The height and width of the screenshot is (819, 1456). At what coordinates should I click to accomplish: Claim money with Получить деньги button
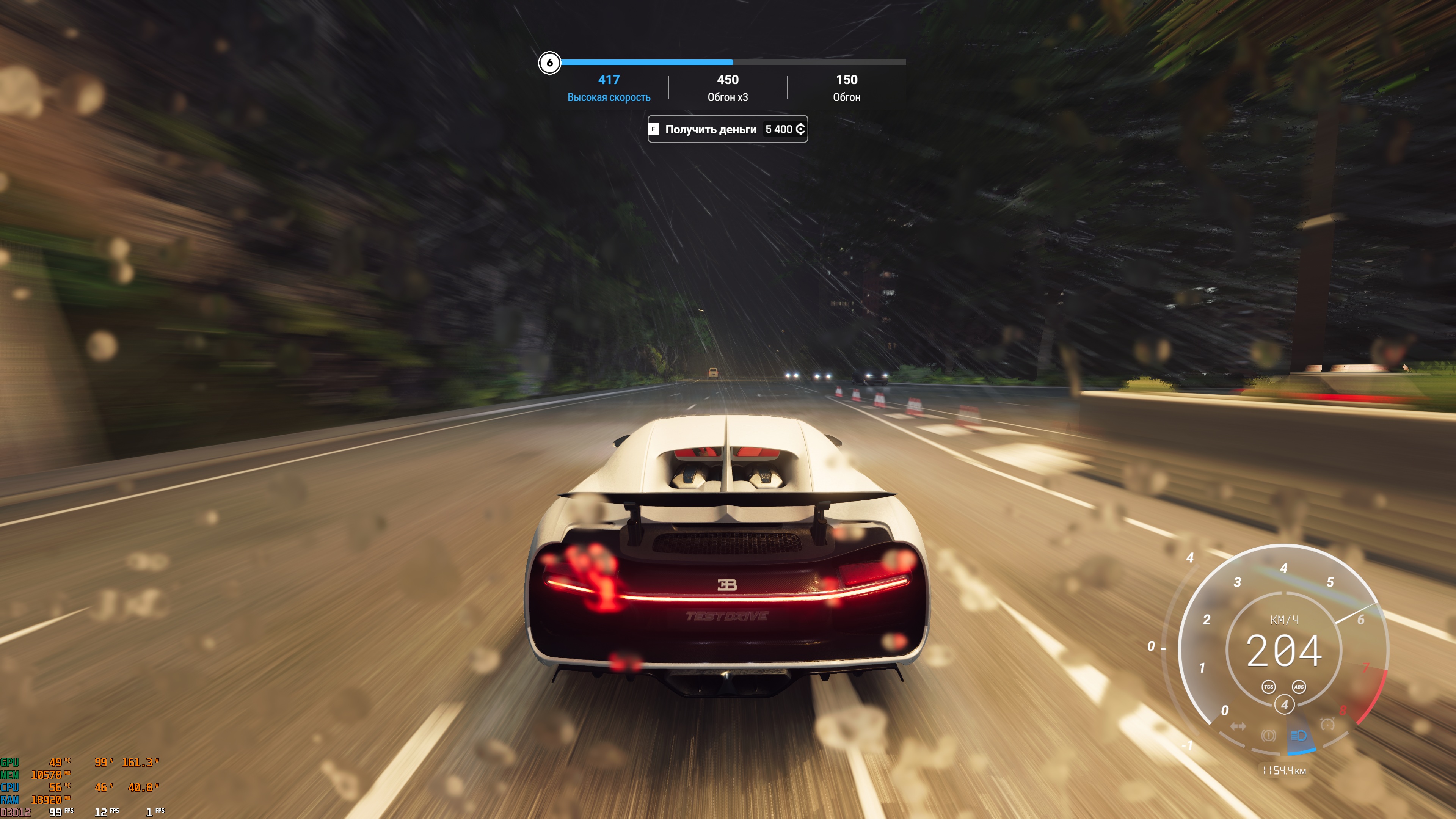(727, 129)
